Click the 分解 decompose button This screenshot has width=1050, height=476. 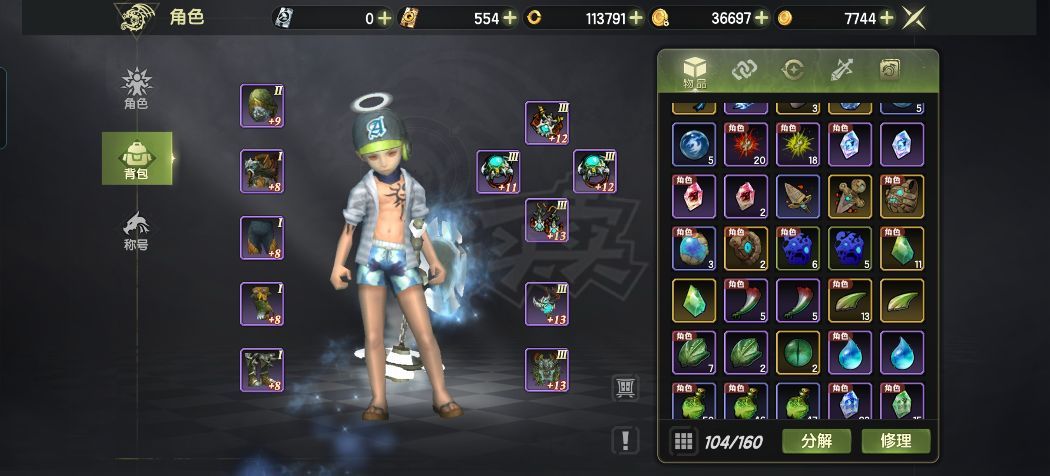(x=816, y=440)
